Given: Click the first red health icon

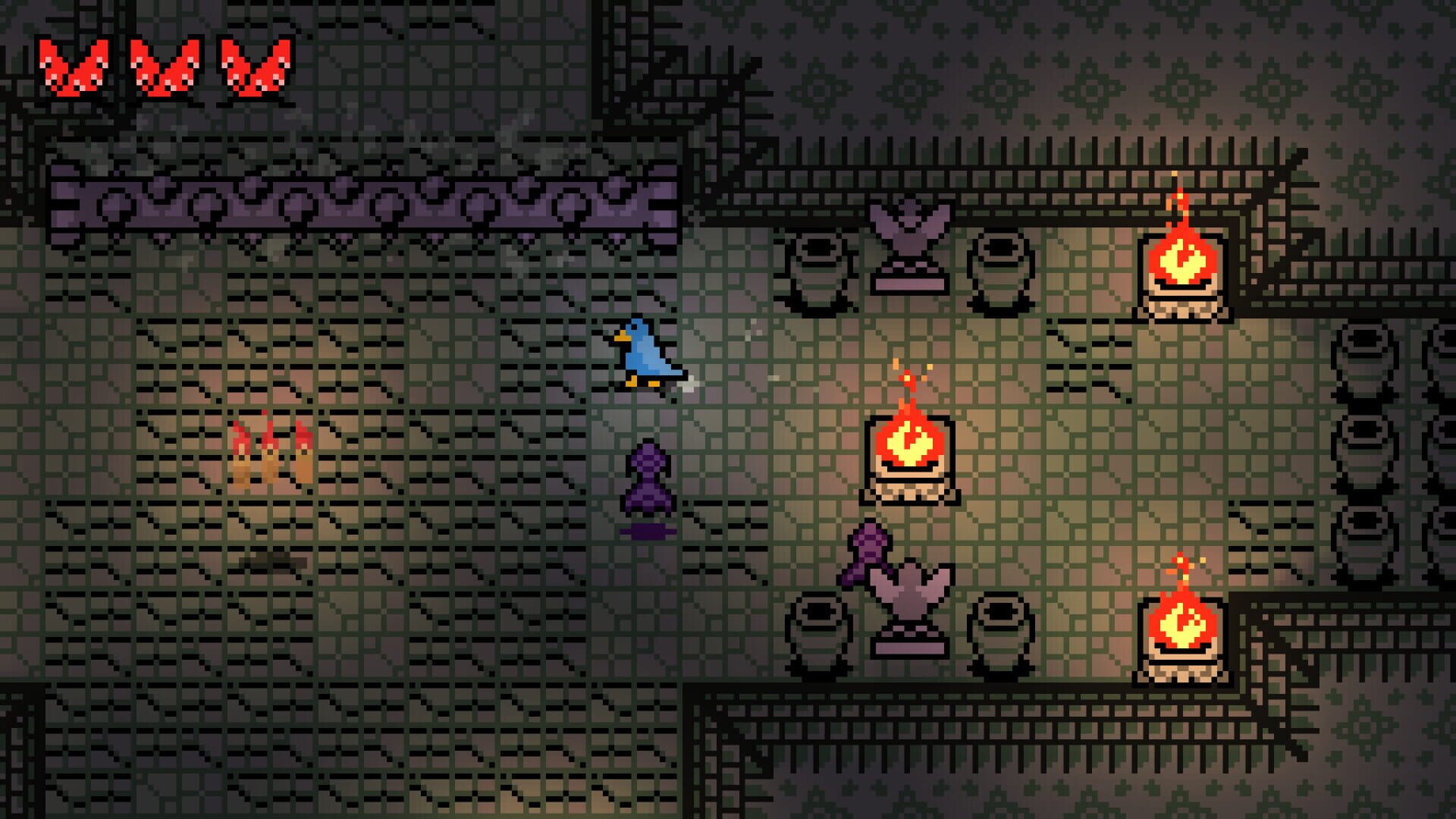Looking at the screenshot, I should pos(72,64).
